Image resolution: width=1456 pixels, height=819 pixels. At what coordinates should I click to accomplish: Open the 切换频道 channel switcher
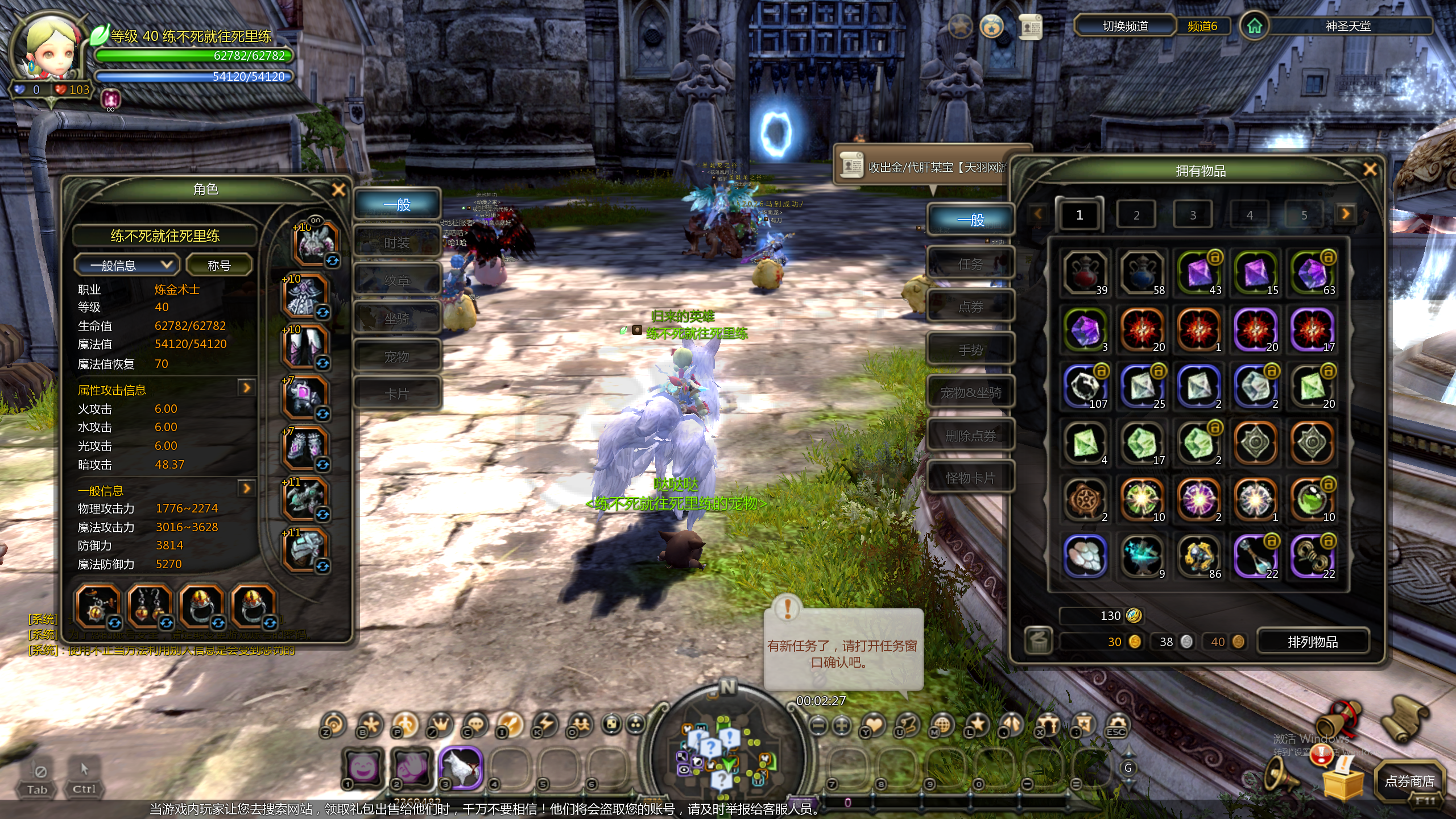(1125, 26)
